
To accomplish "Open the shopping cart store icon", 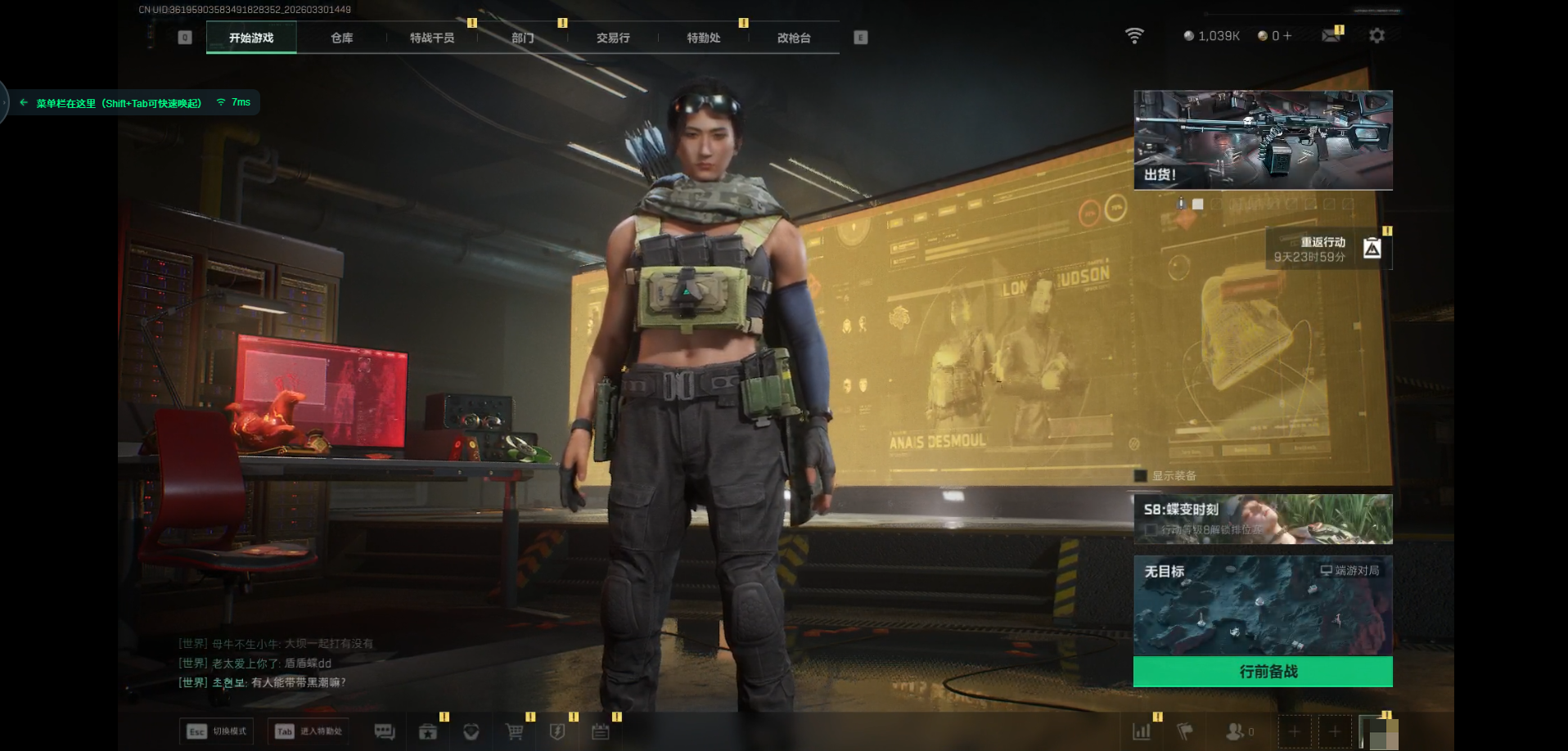I will [x=514, y=731].
